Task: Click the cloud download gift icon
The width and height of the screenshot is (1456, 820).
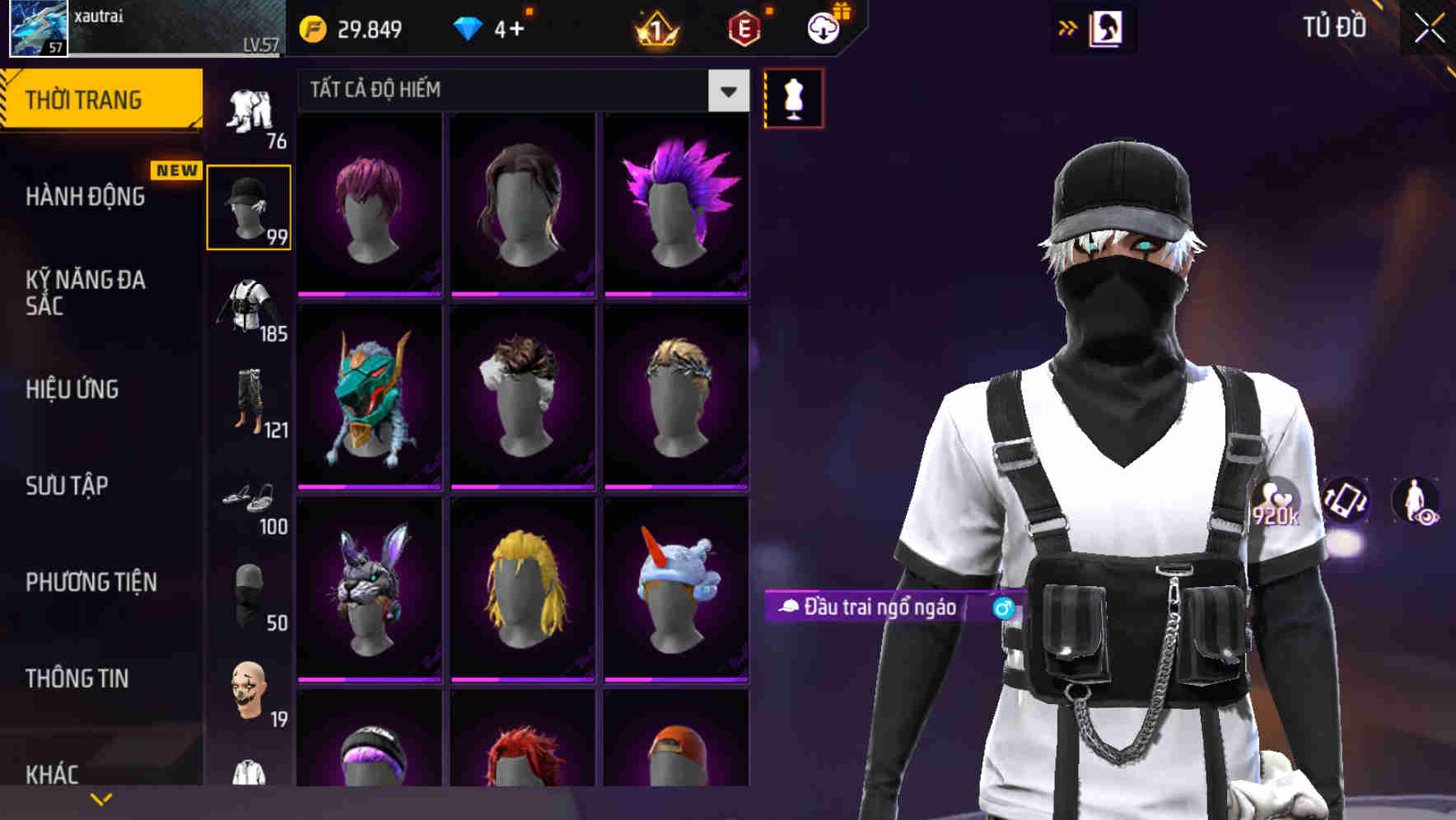Action: (822, 27)
